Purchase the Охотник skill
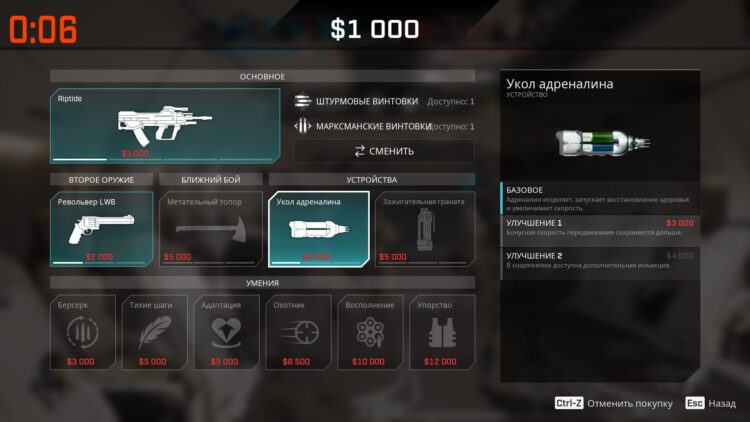This screenshot has height=422, width=750. pos(296,333)
